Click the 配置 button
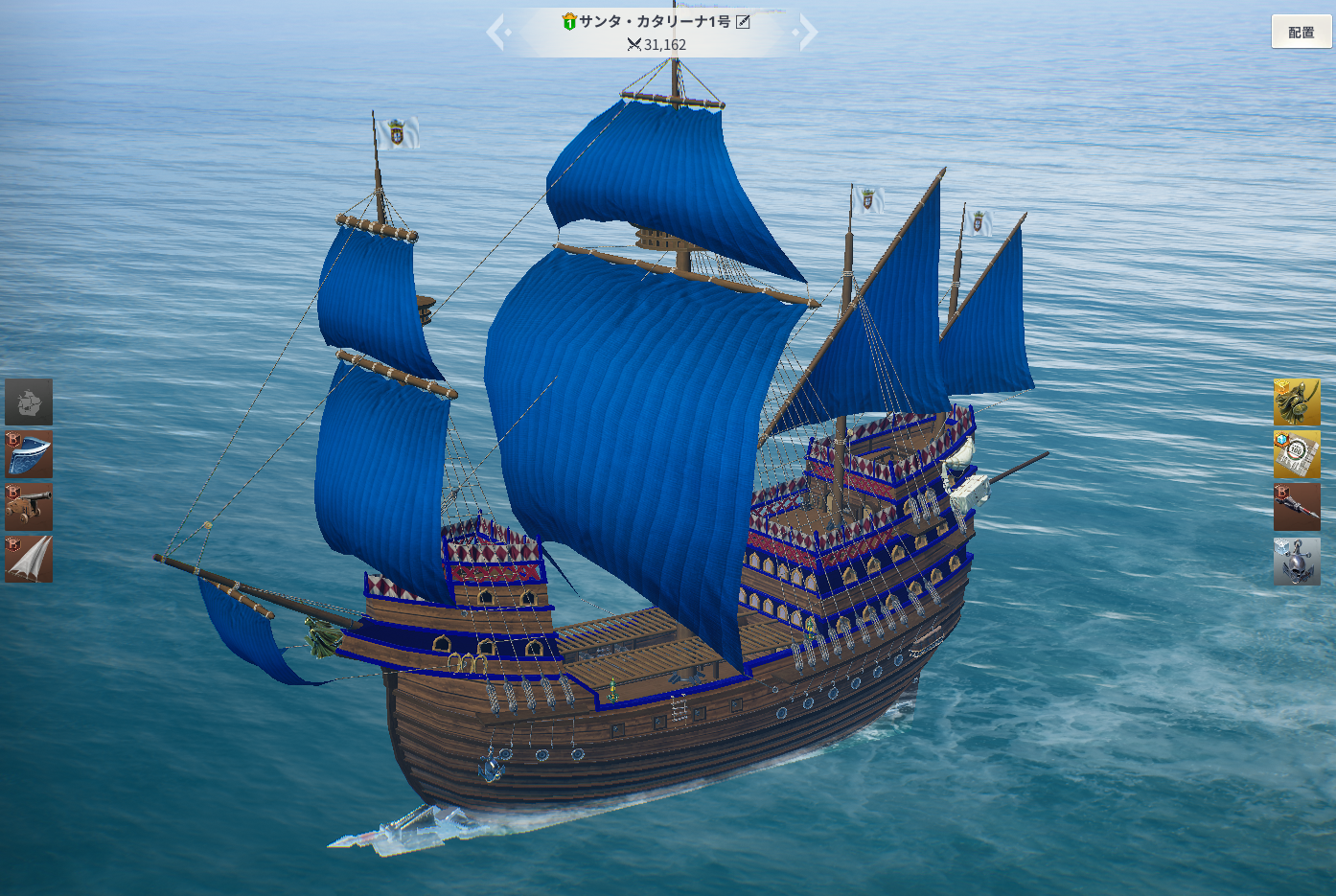1336x896 pixels. pos(1301,32)
